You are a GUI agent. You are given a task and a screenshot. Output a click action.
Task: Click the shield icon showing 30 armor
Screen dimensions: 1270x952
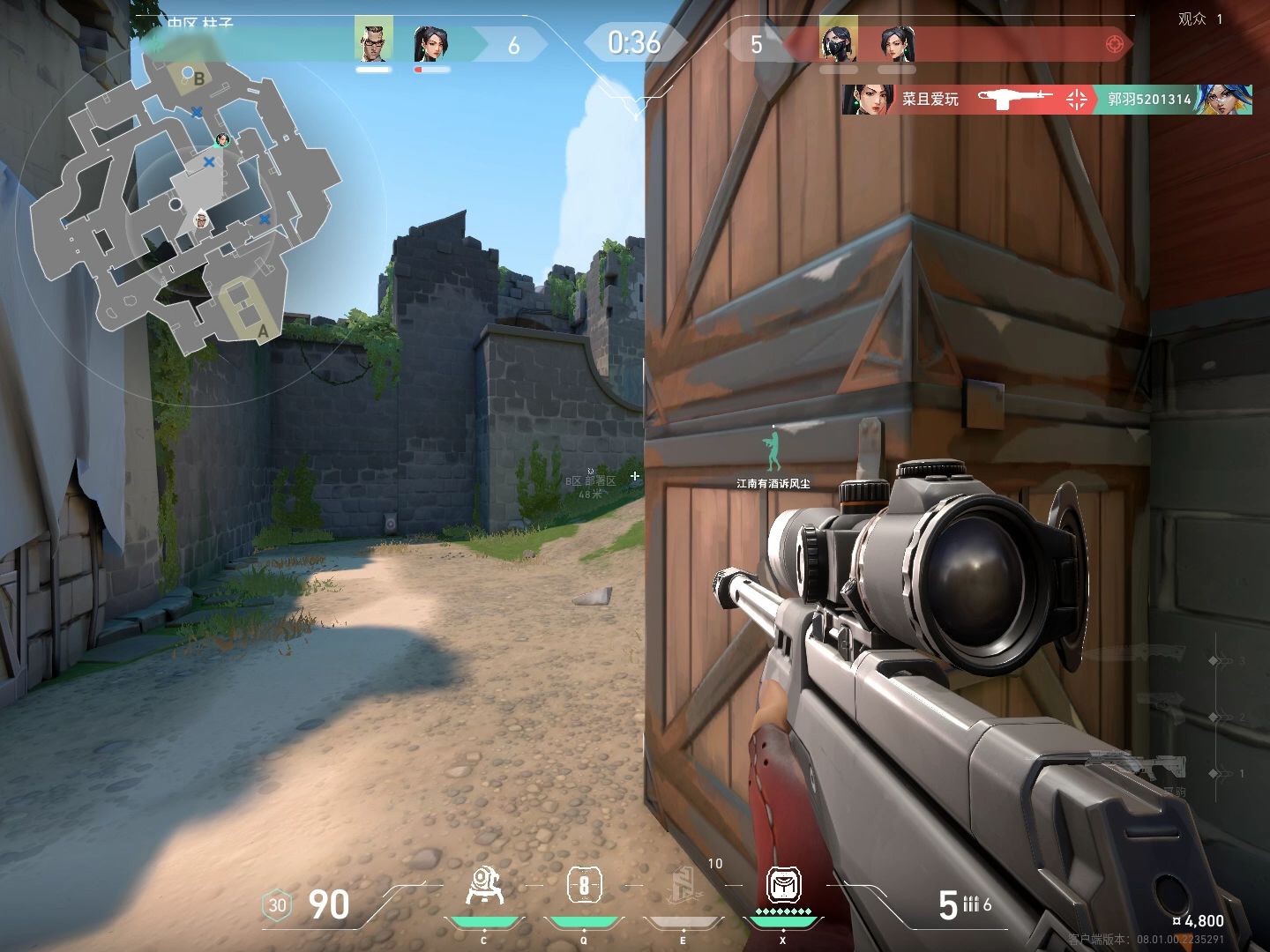click(275, 905)
